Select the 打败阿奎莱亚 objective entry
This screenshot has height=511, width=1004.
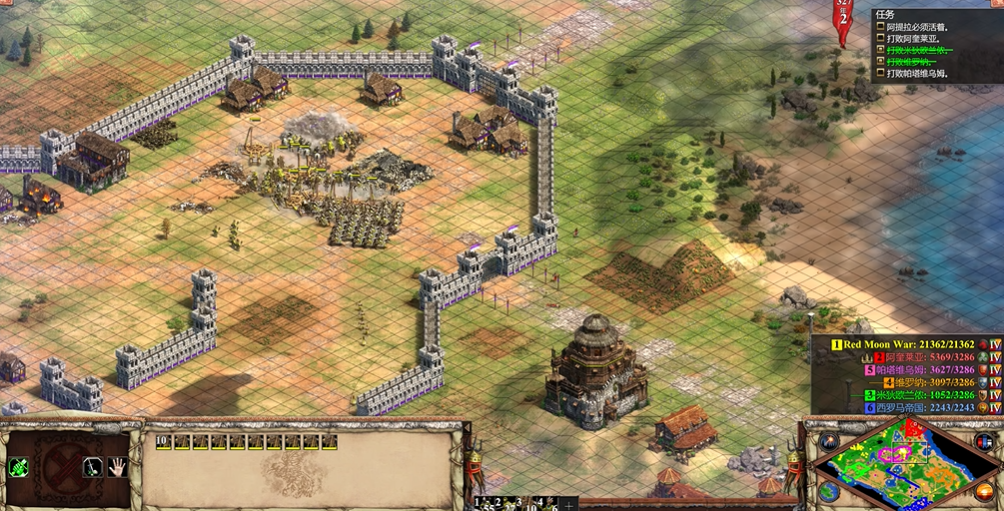click(915, 38)
